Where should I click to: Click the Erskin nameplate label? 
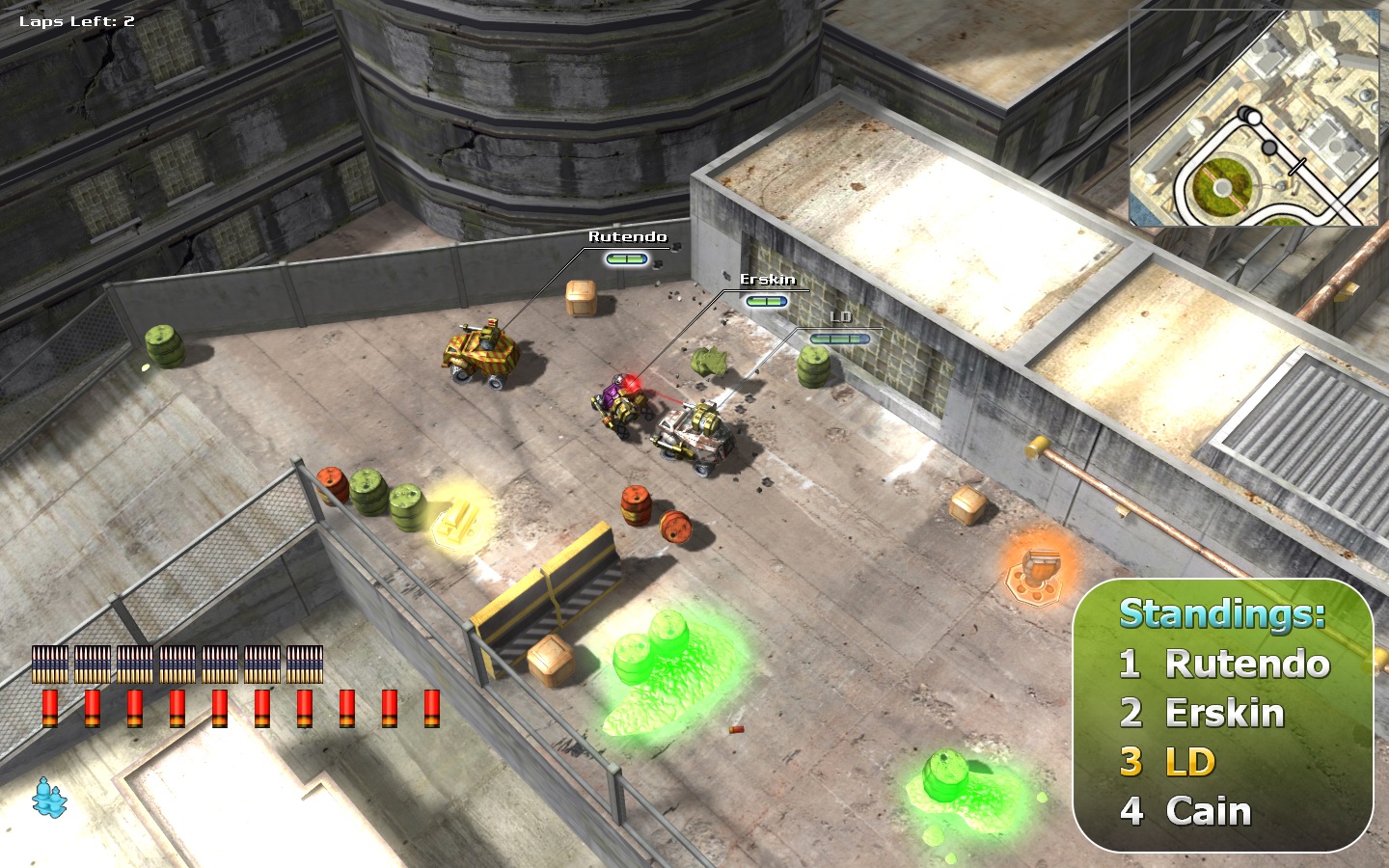[767, 281]
